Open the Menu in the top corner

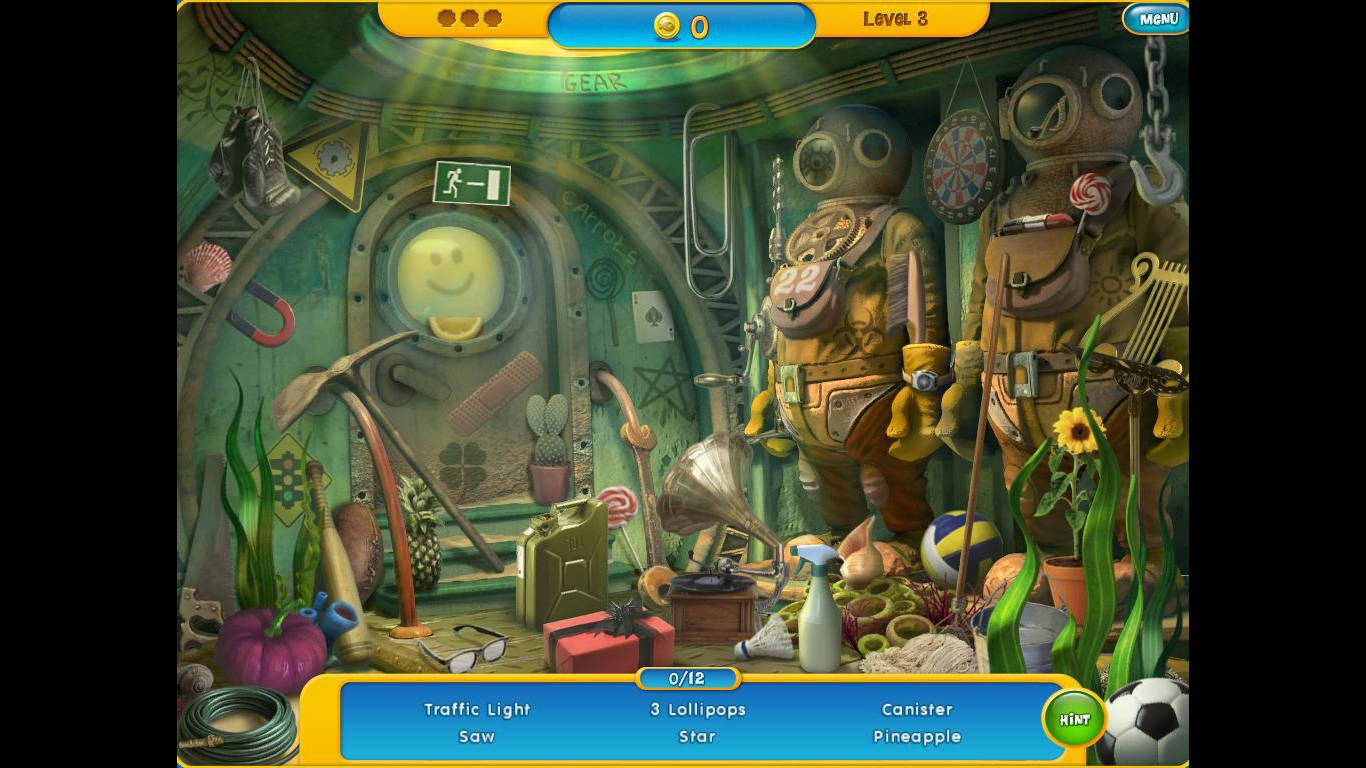pyautogui.click(x=1155, y=18)
